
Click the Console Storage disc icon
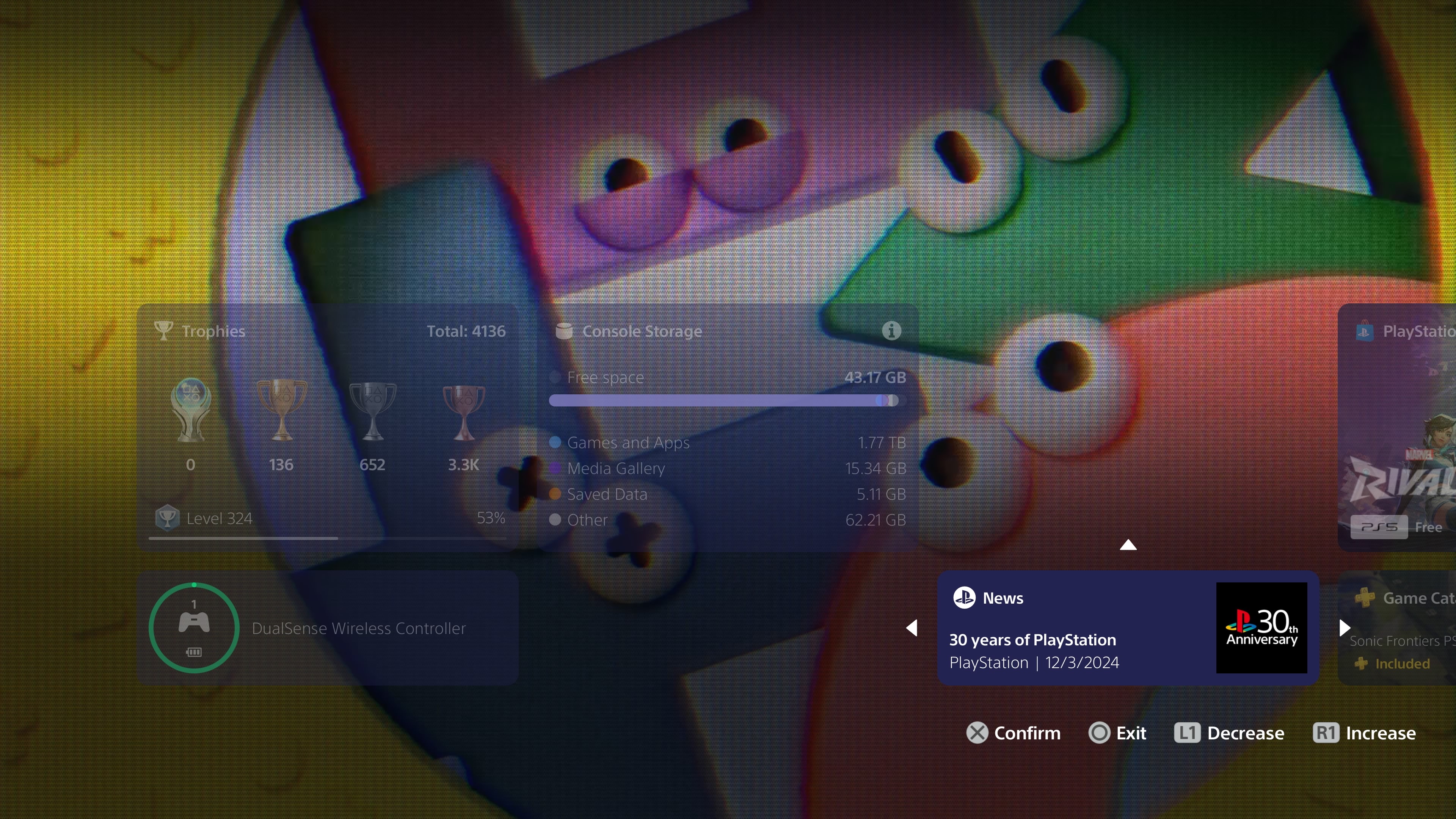(x=564, y=331)
